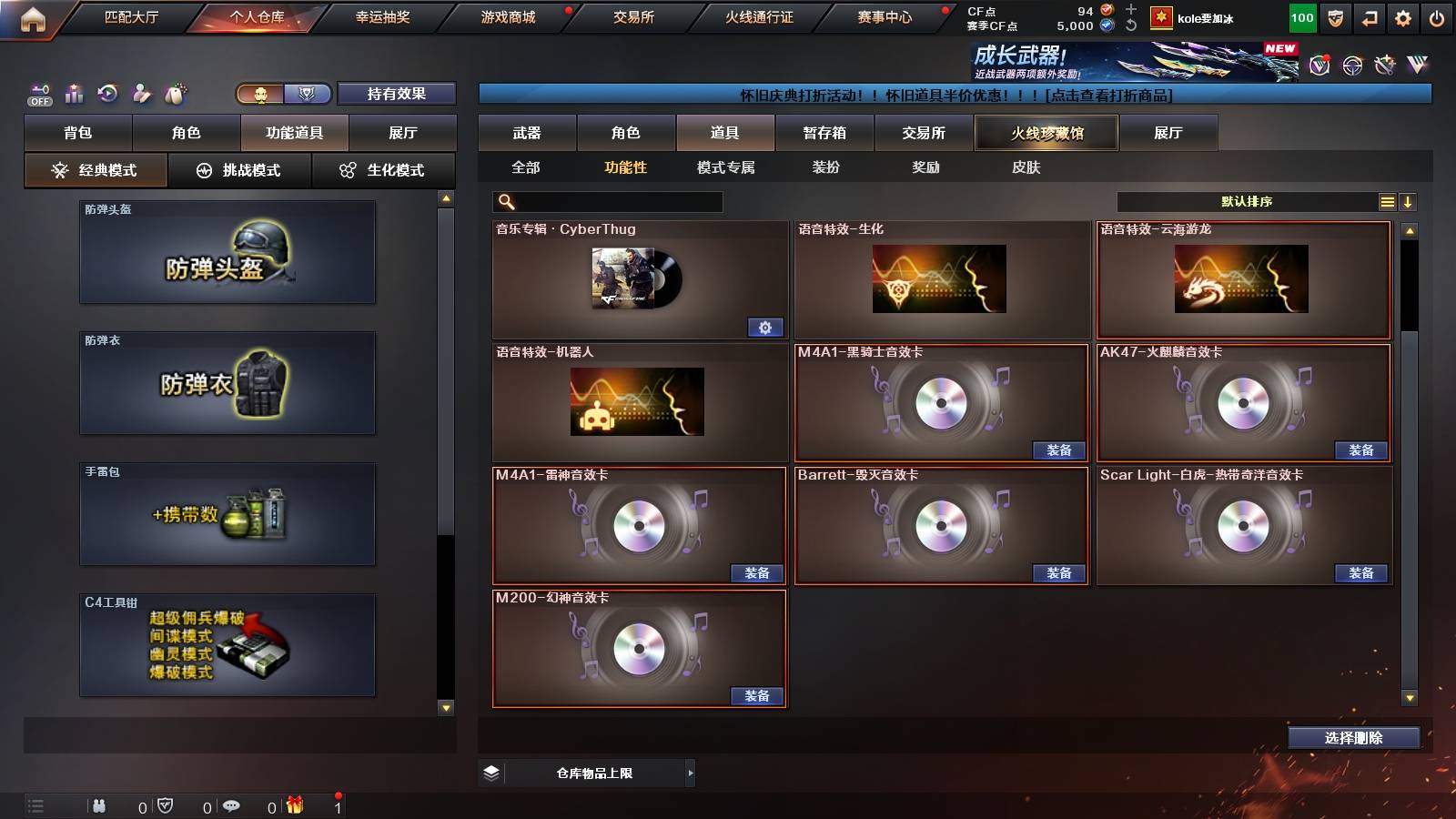Click the power exit icon at top right
The image size is (1456, 819).
tap(1438, 17)
